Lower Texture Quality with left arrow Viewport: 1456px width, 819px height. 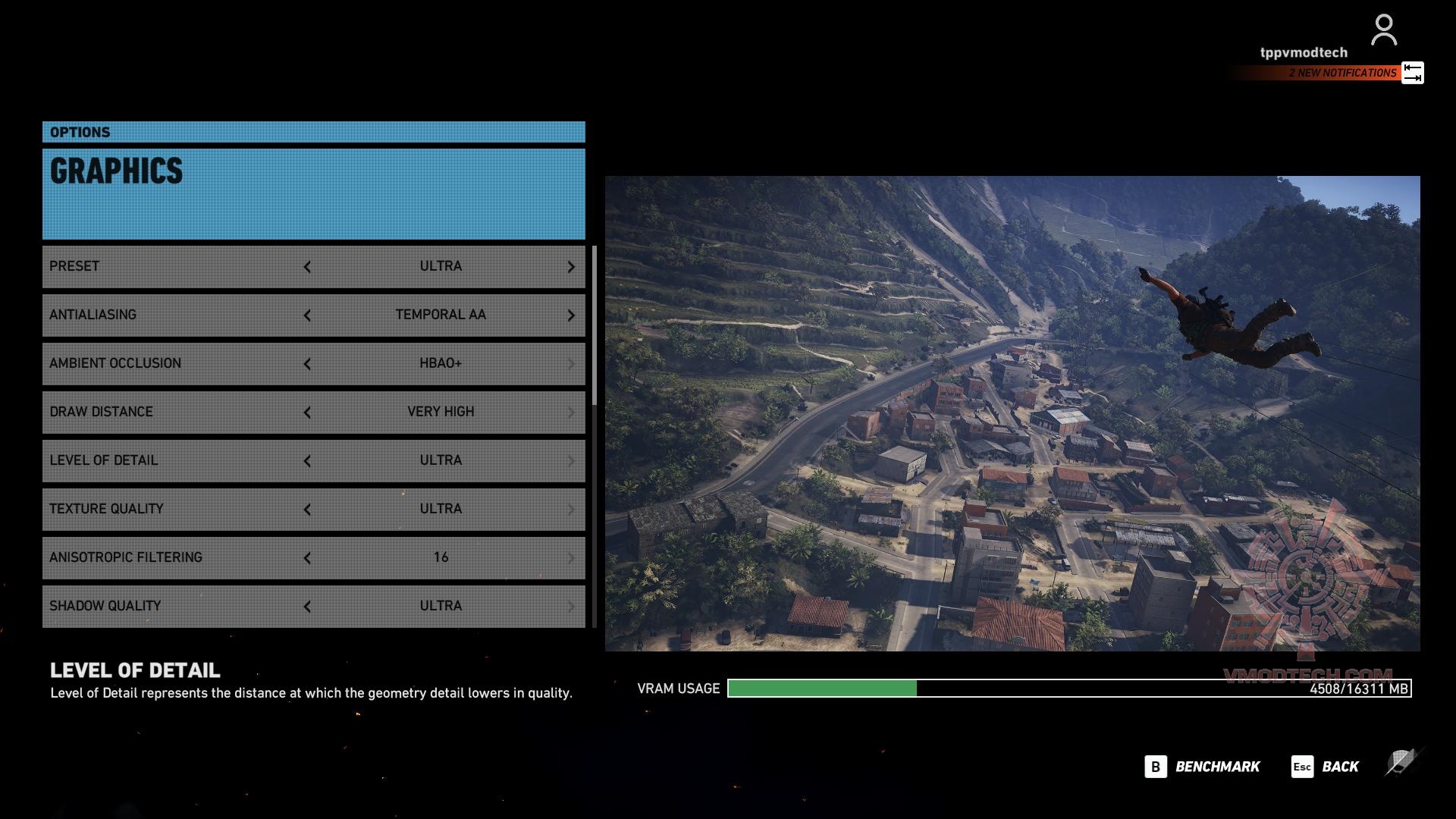[x=307, y=510]
